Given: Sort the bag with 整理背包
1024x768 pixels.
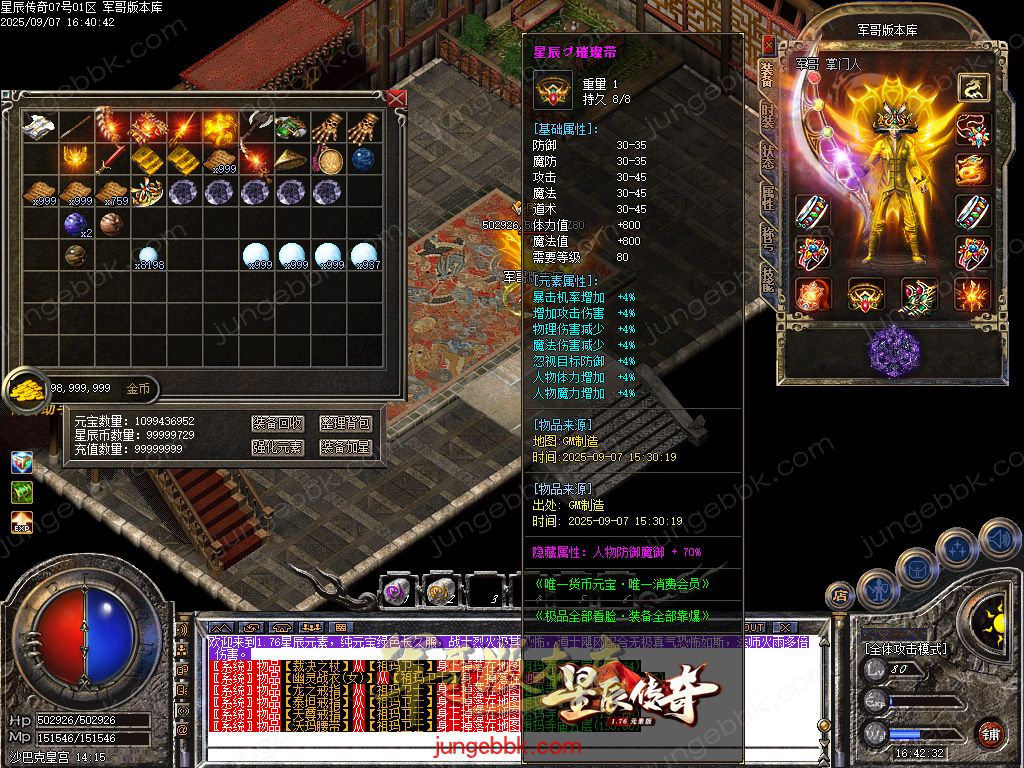Looking at the screenshot, I should pos(345,424).
